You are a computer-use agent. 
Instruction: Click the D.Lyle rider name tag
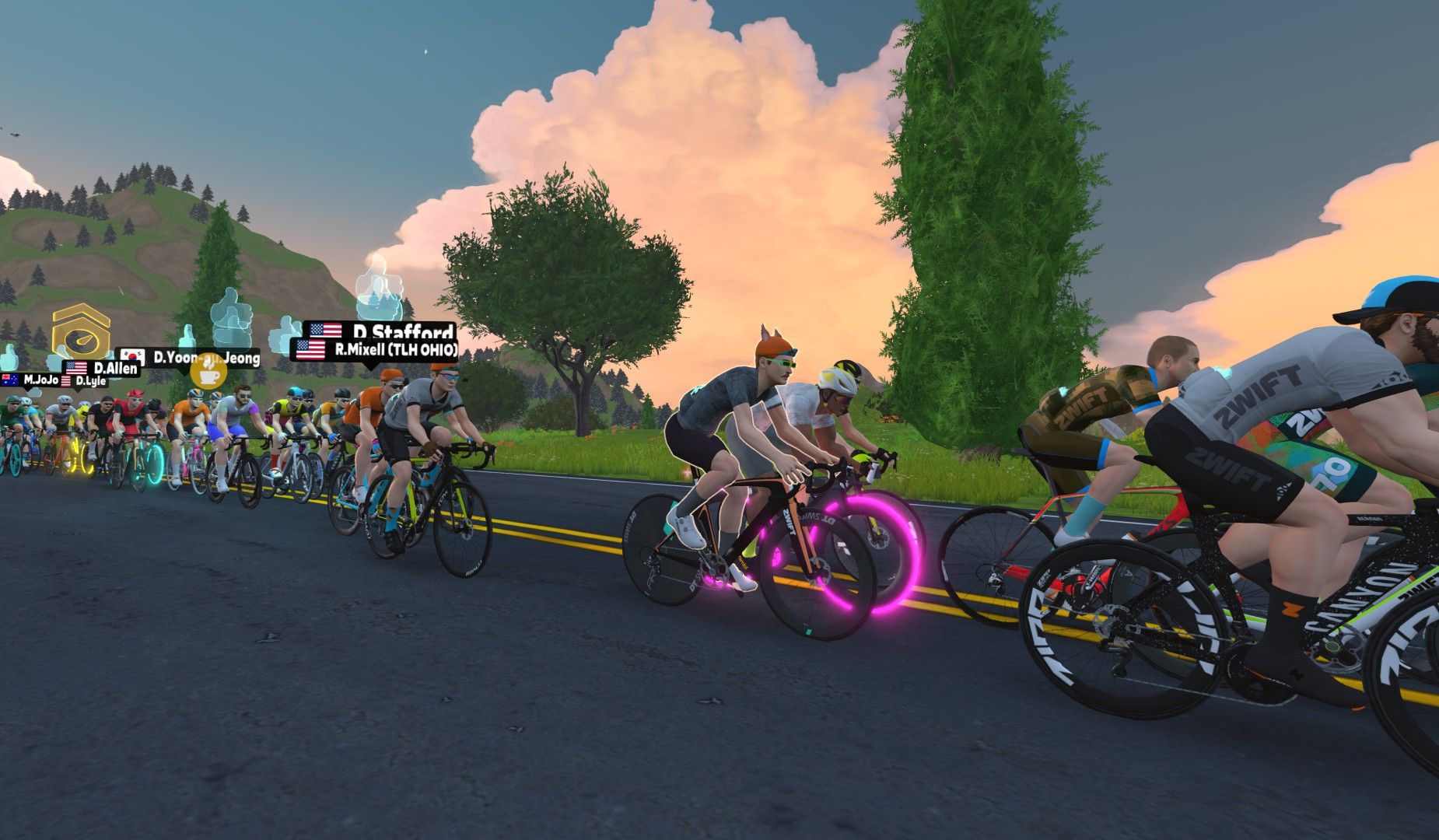[x=84, y=381]
